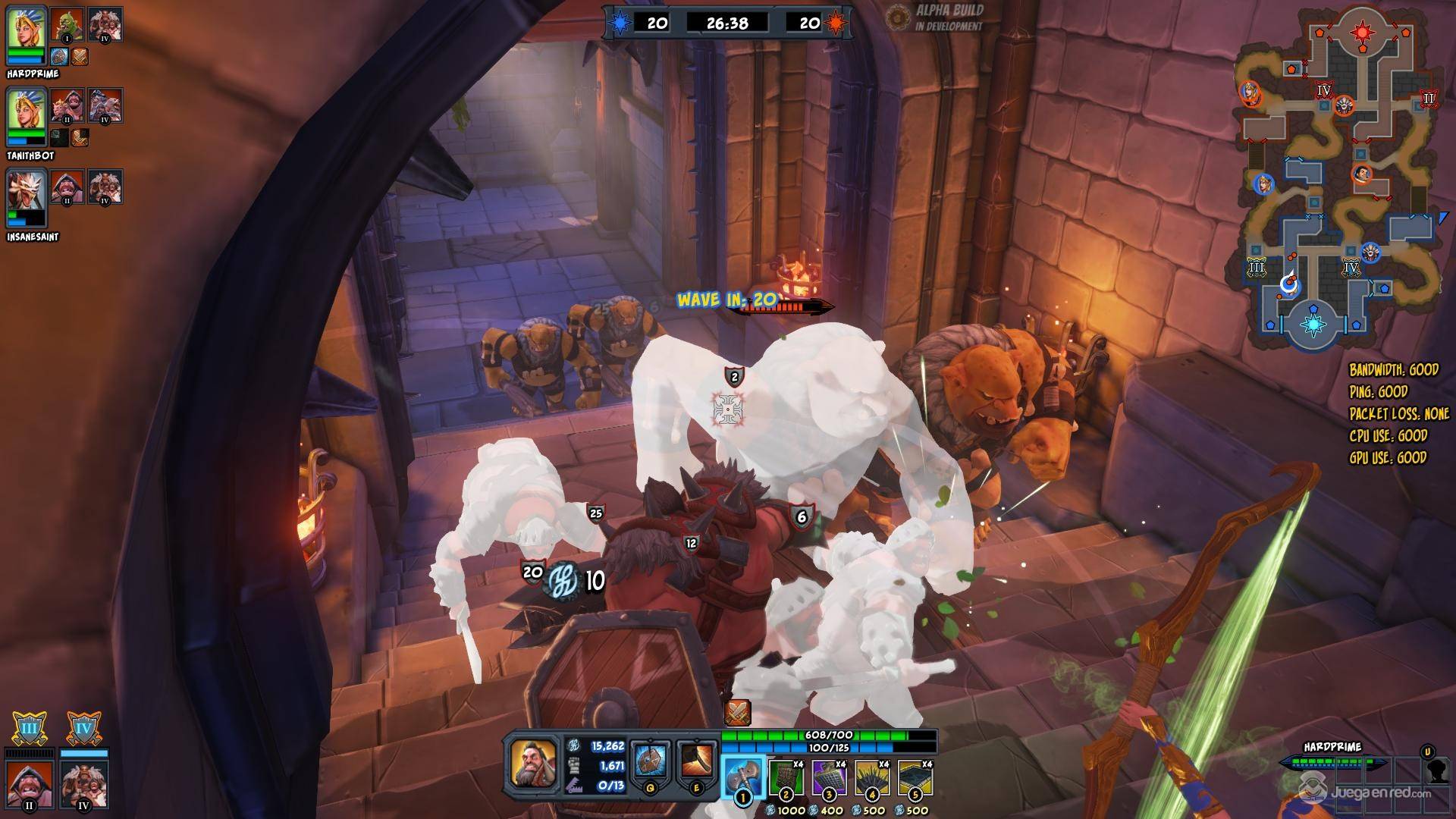Click the green orc tier I minion card
The height and width of the screenshot is (819, 1456).
tap(67, 24)
